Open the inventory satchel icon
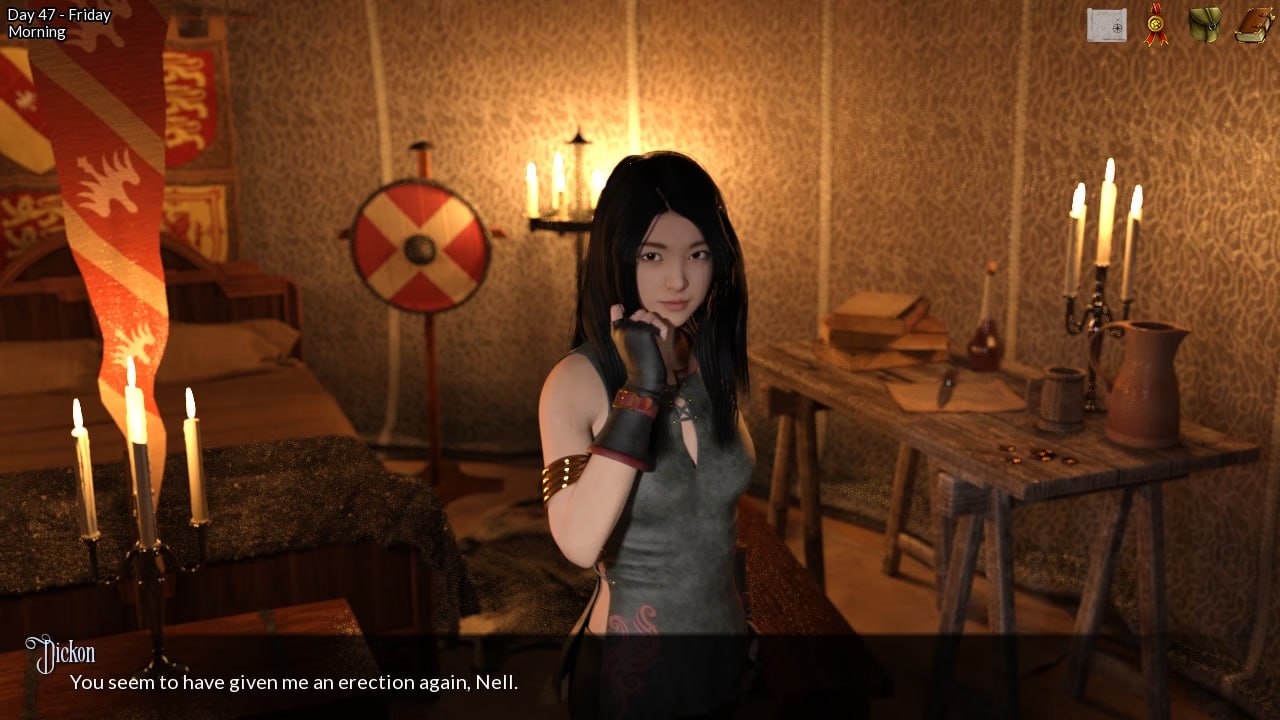1280x720 pixels. (1204, 23)
